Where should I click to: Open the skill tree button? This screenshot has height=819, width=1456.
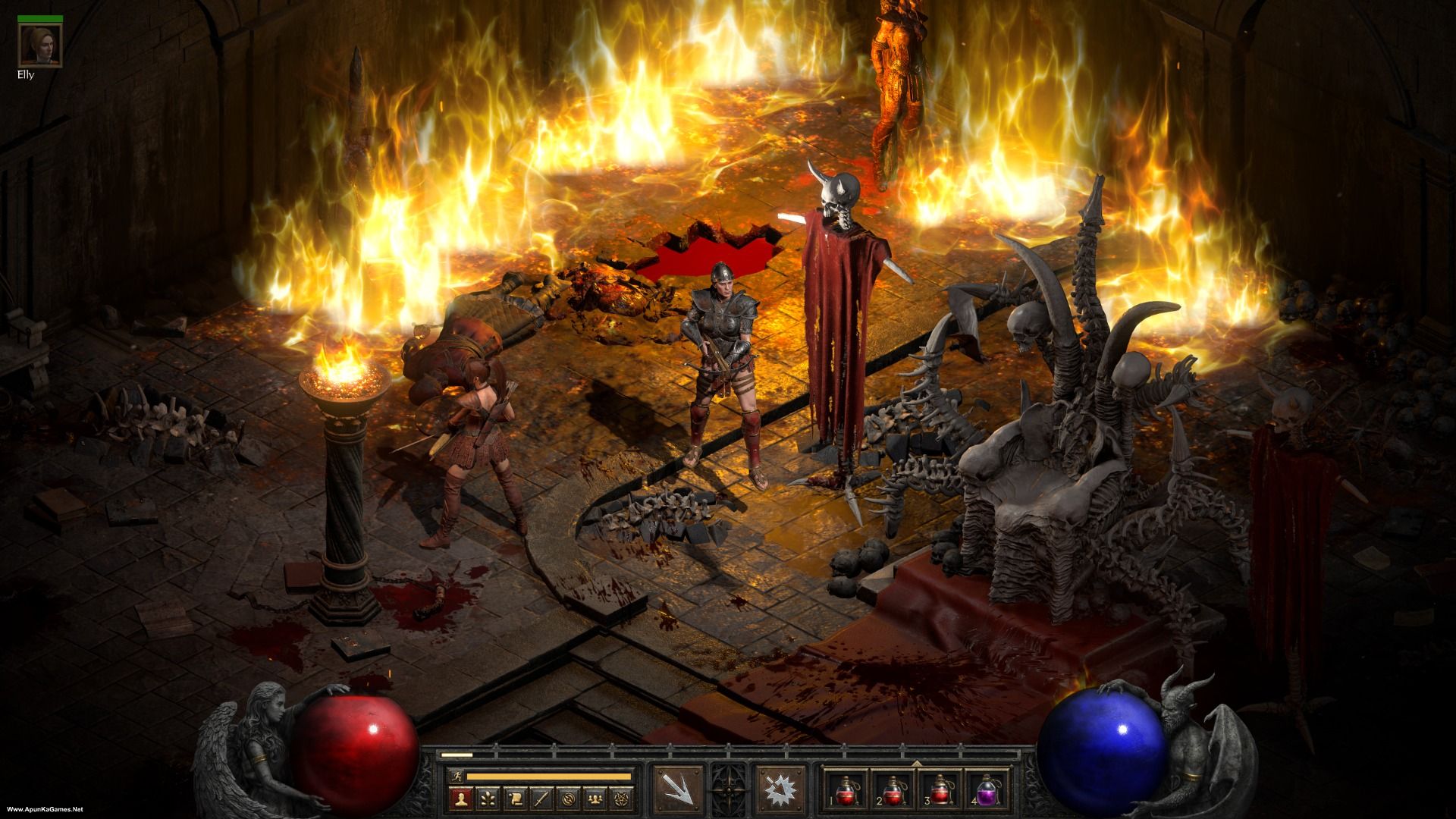point(487,799)
